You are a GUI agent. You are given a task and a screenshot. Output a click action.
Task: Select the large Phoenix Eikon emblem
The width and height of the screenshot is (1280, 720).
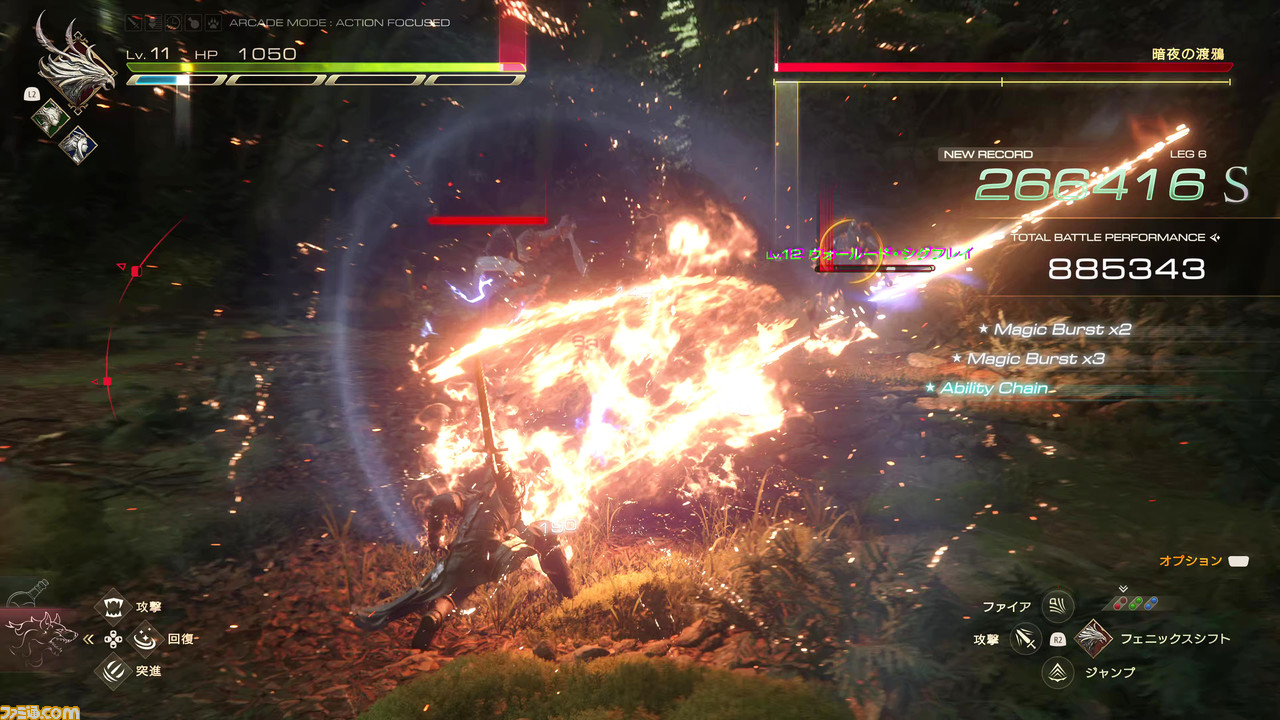tap(78, 60)
